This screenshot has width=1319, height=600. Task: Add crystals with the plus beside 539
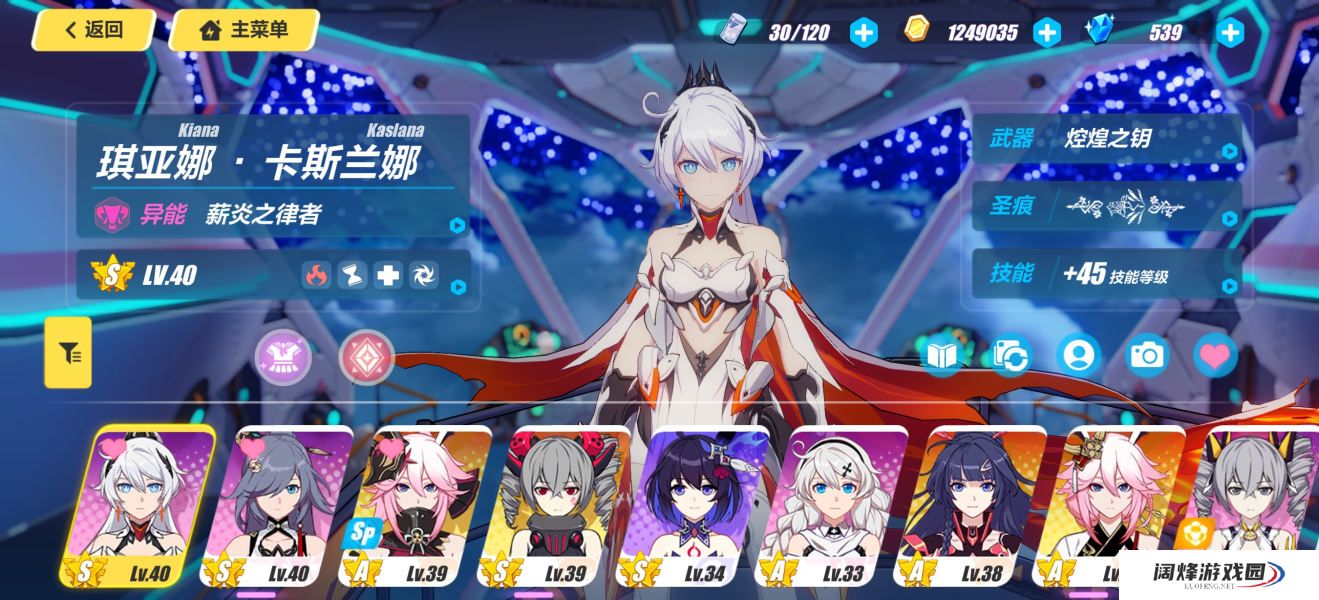click(1229, 33)
